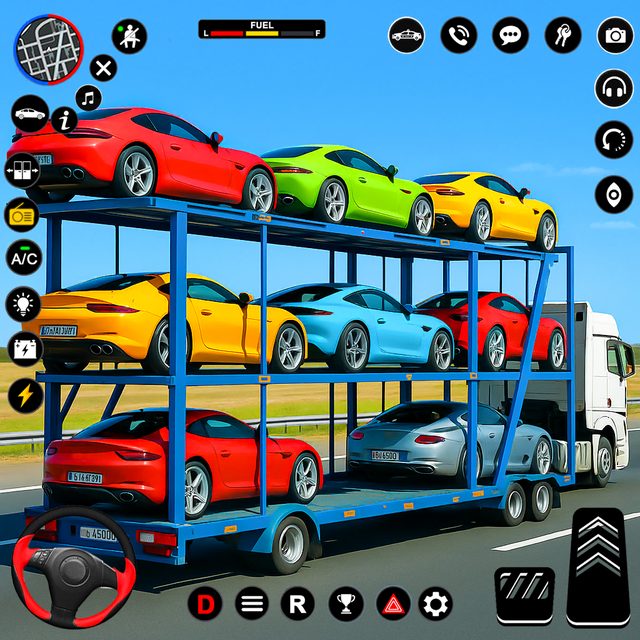Tap the phone call button
The width and height of the screenshot is (640, 640).
(x=459, y=36)
